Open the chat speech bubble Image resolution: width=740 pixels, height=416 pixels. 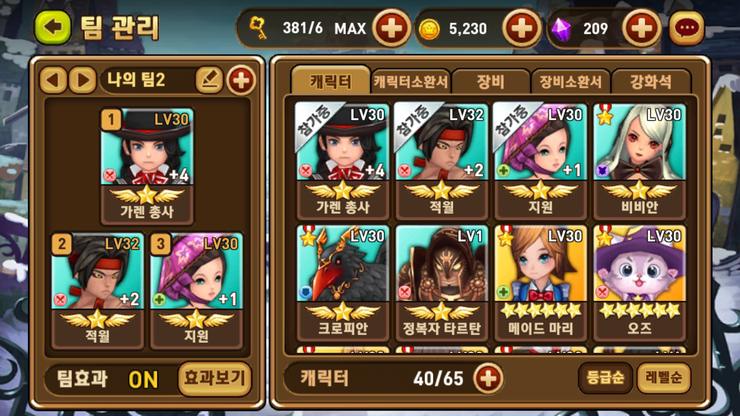click(x=686, y=28)
